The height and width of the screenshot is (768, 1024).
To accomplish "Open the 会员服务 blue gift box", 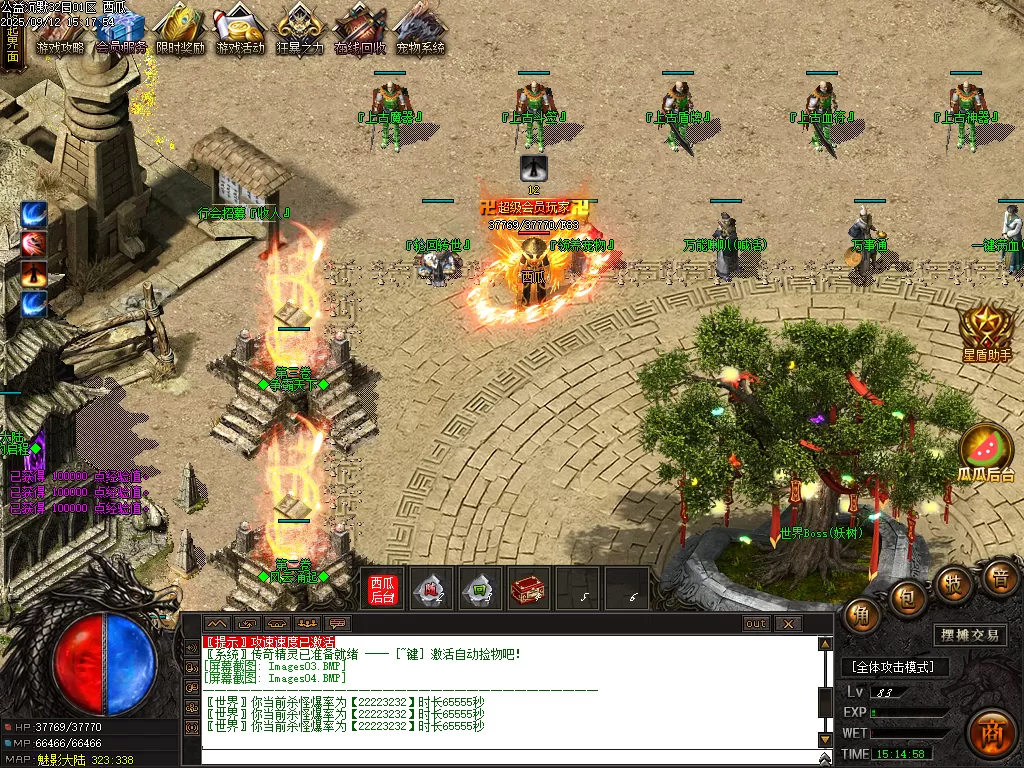I will coord(122,30).
